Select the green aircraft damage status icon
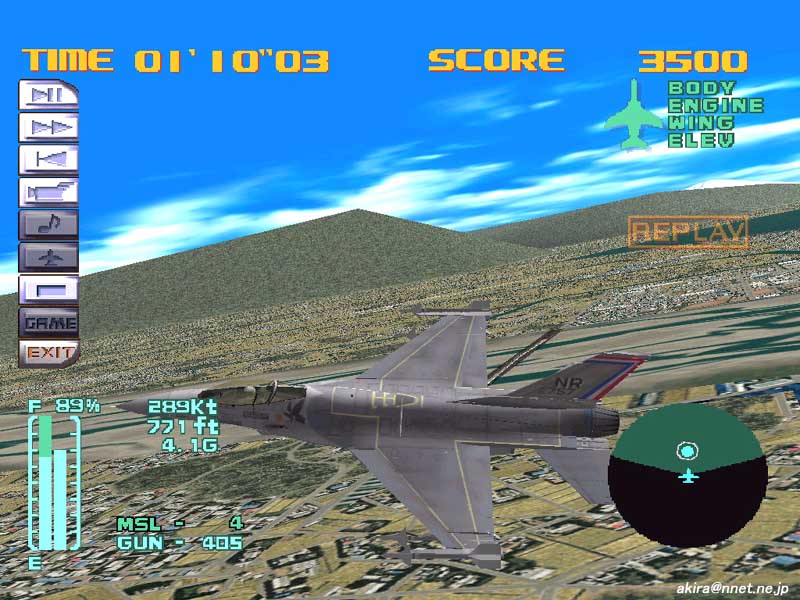Viewport: 800px width, 600px height. tap(633, 116)
